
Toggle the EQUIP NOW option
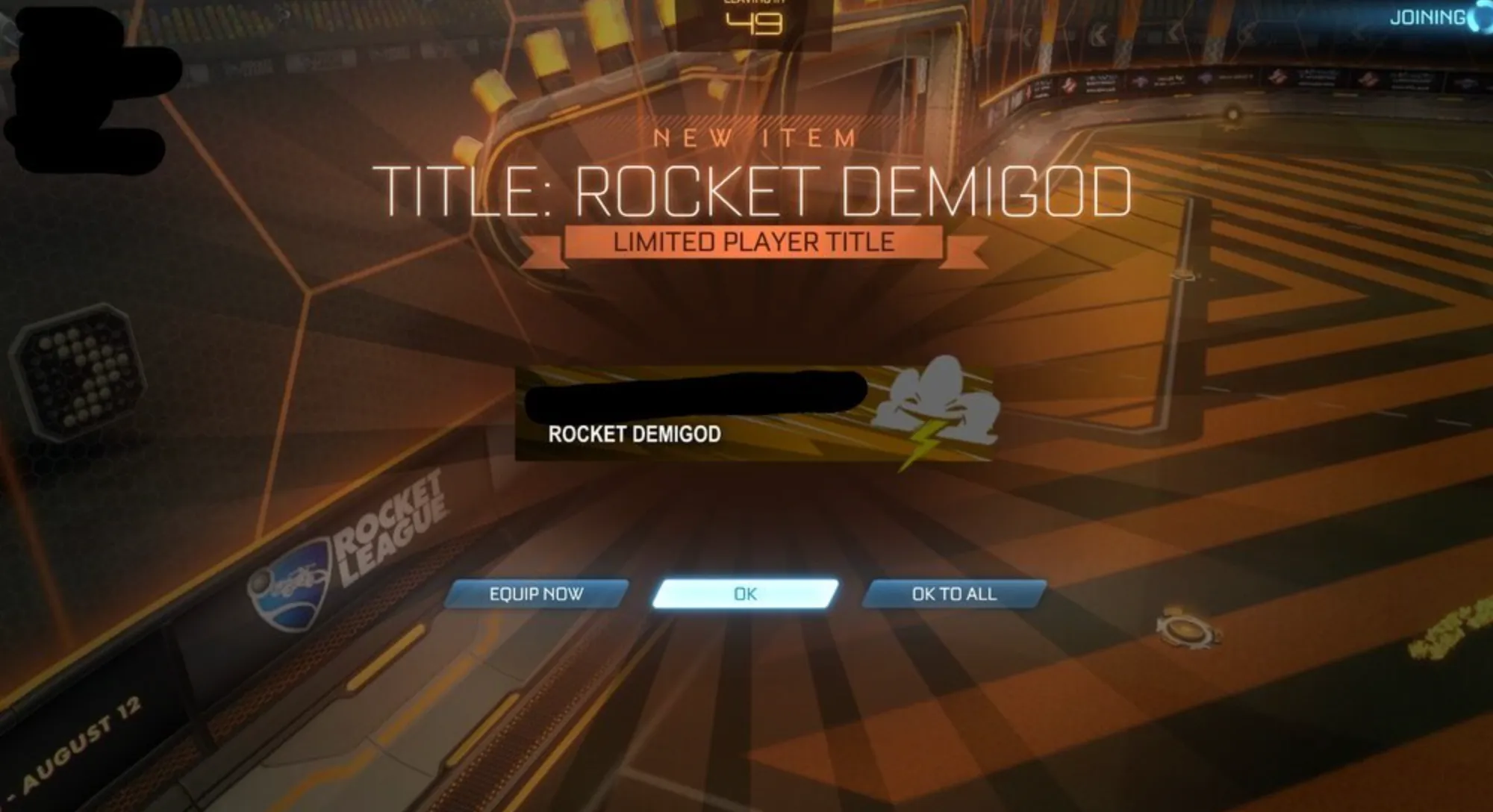(x=537, y=595)
